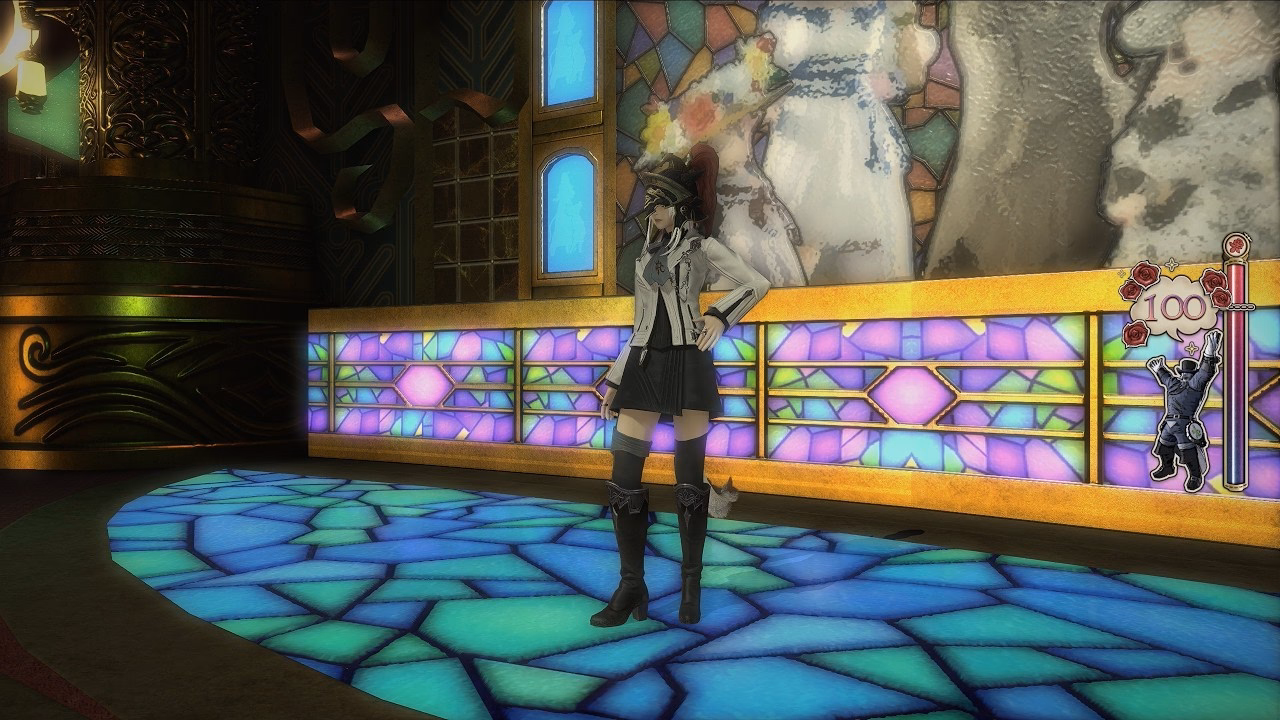This screenshot has height=720, width=1280.
Task: Click the character's red-plumed cap
Action: click(670, 180)
